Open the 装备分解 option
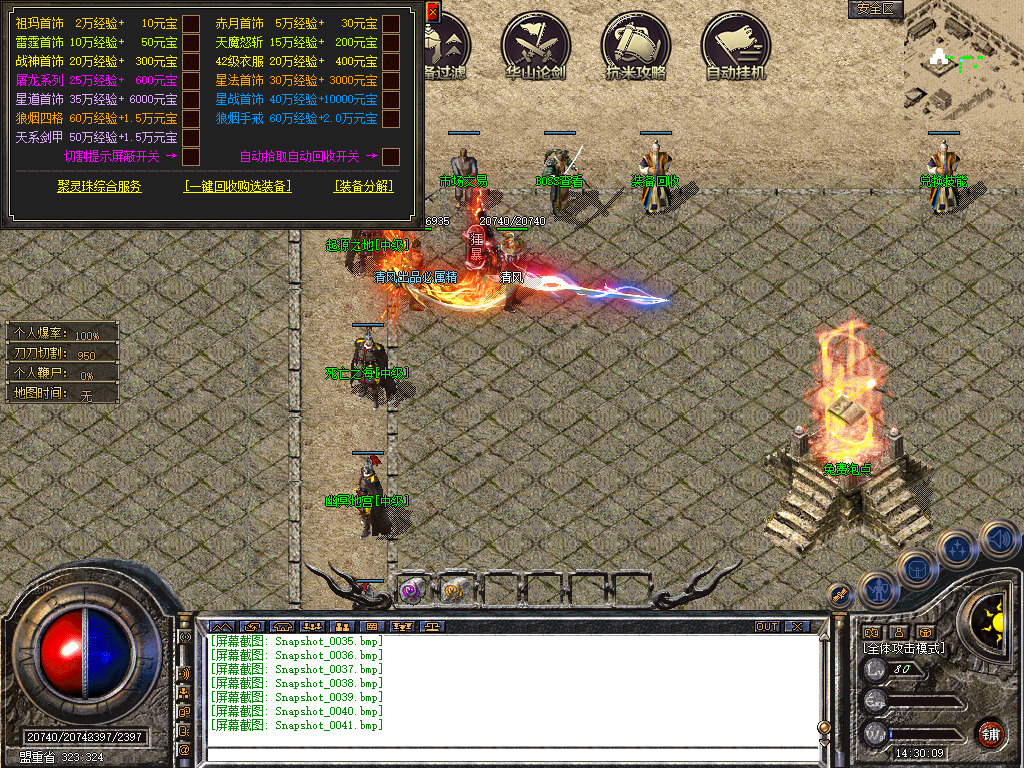Image resolution: width=1024 pixels, height=768 pixels. [364, 187]
